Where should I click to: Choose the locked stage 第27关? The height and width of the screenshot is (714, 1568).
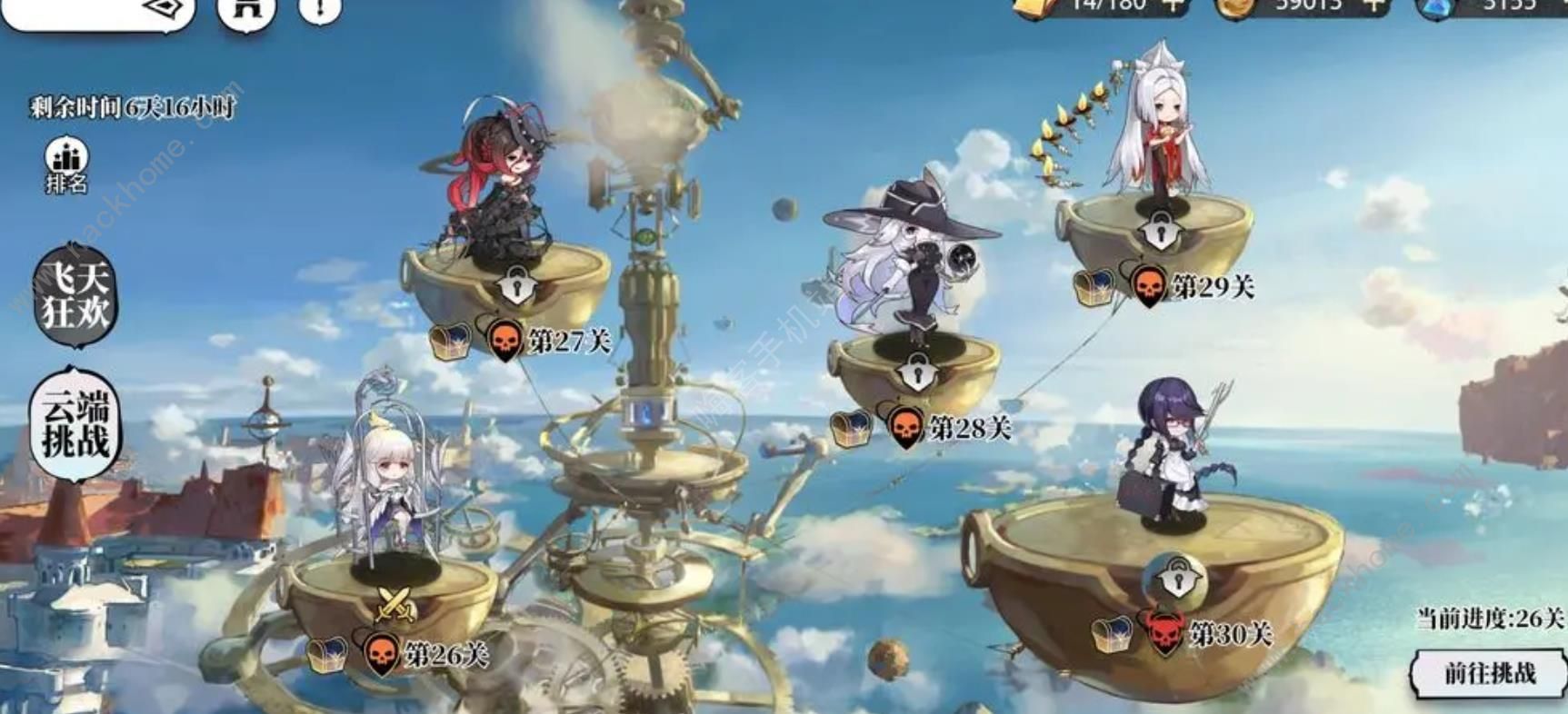click(517, 286)
